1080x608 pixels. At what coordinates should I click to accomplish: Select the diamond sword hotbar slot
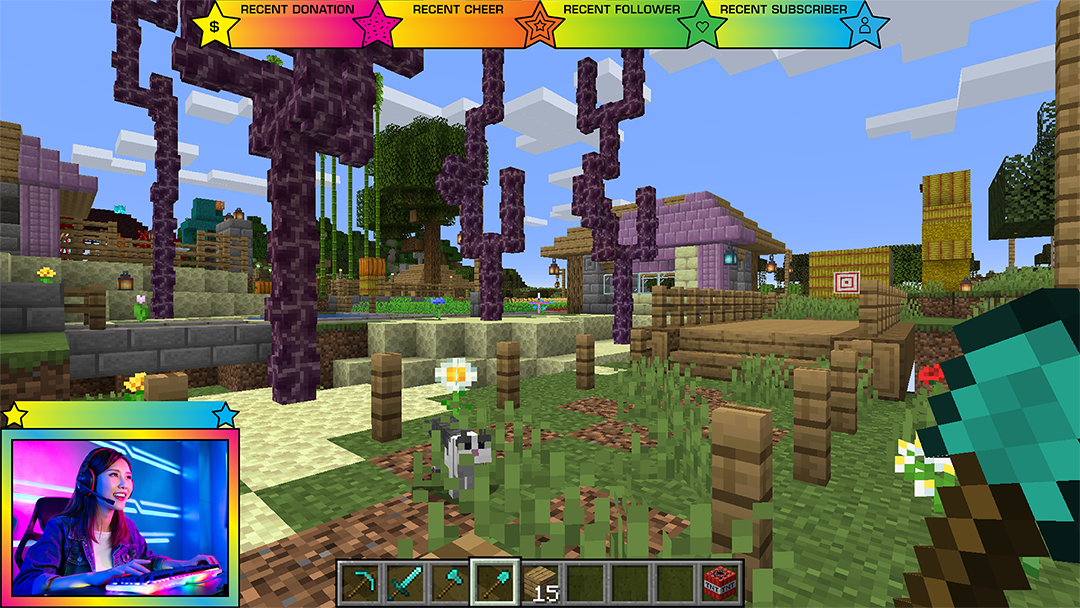(402, 582)
